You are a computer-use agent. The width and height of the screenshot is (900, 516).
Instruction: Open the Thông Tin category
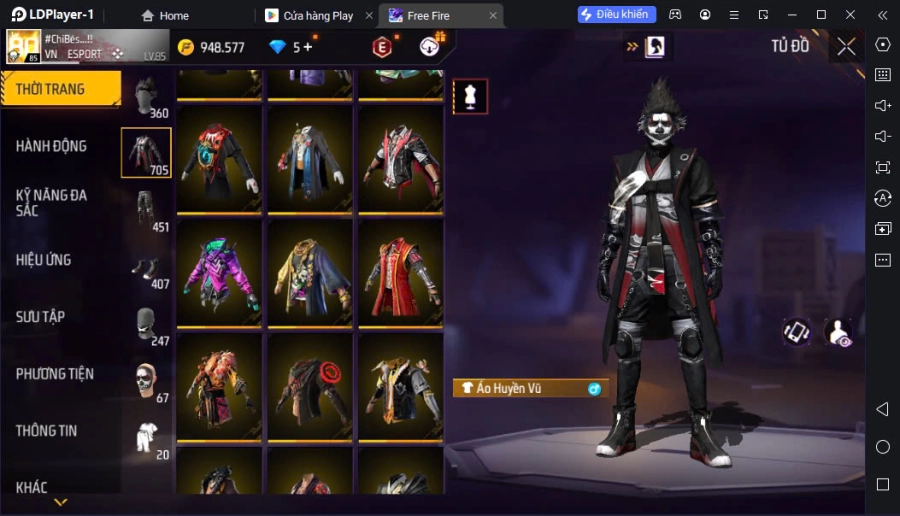click(47, 431)
